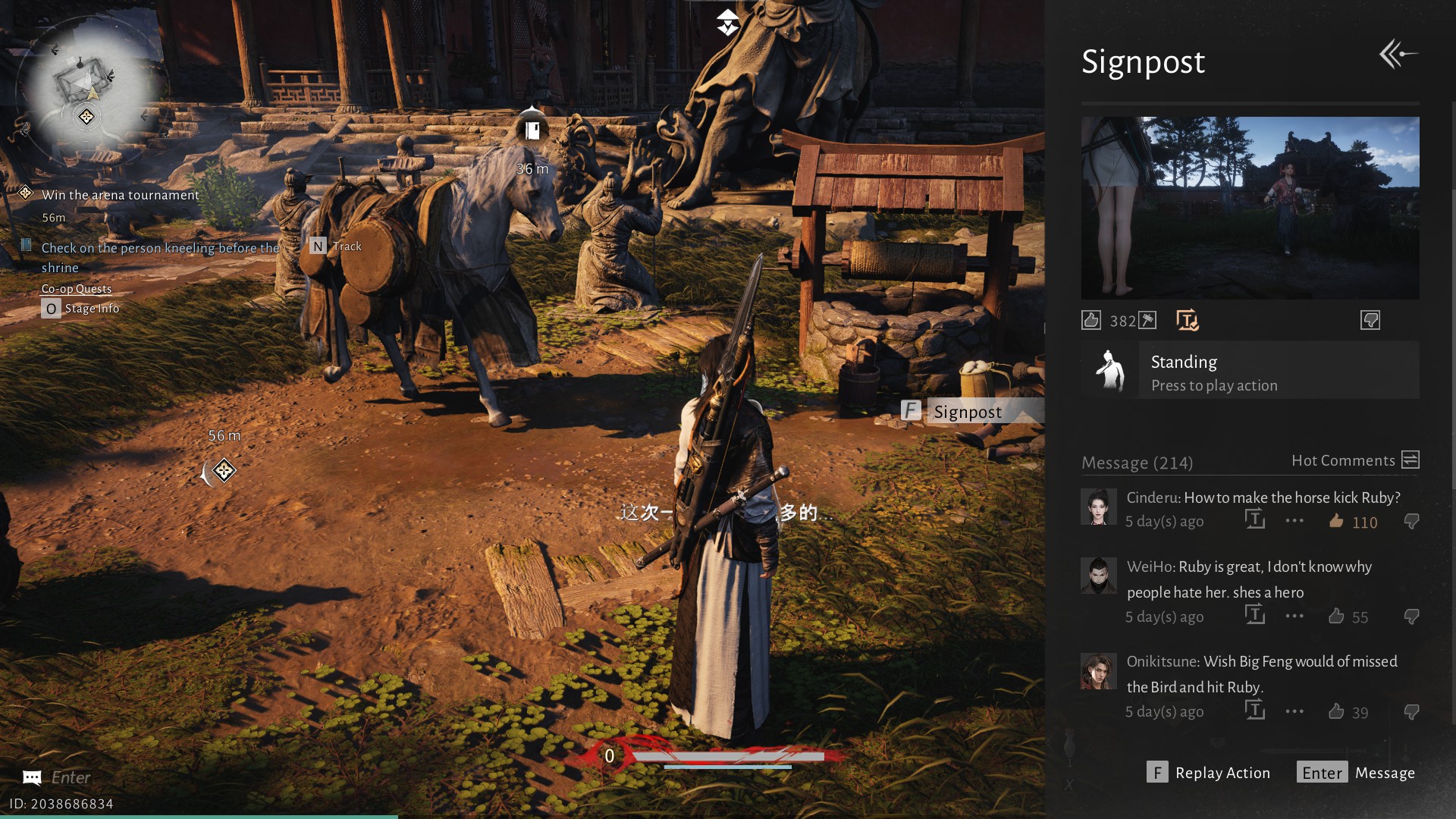This screenshot has height=819, width=1456.
Task: Open more options on Onikitsune's comment
Action: [1294, 711]
